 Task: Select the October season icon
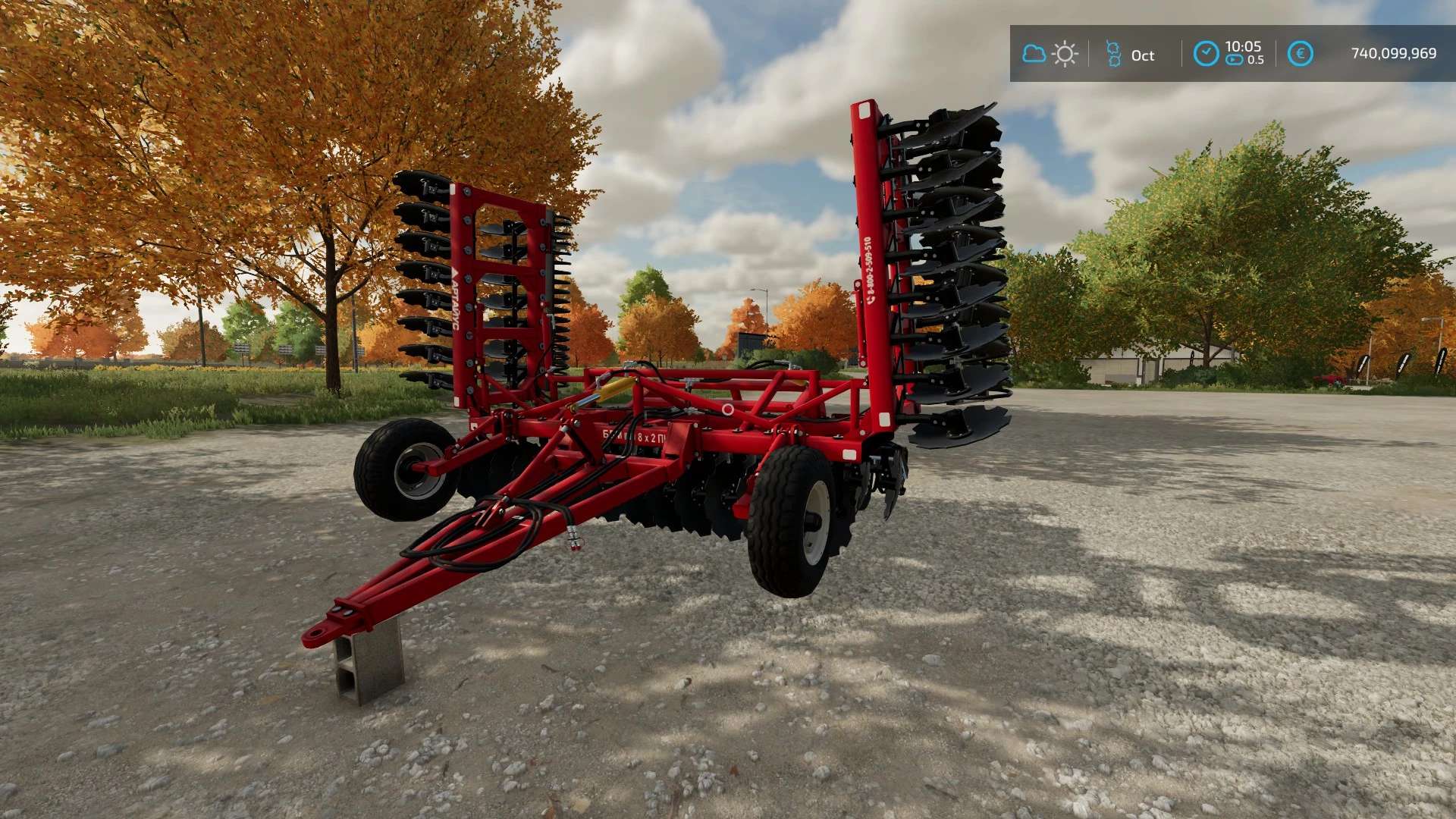[1113, 55]
